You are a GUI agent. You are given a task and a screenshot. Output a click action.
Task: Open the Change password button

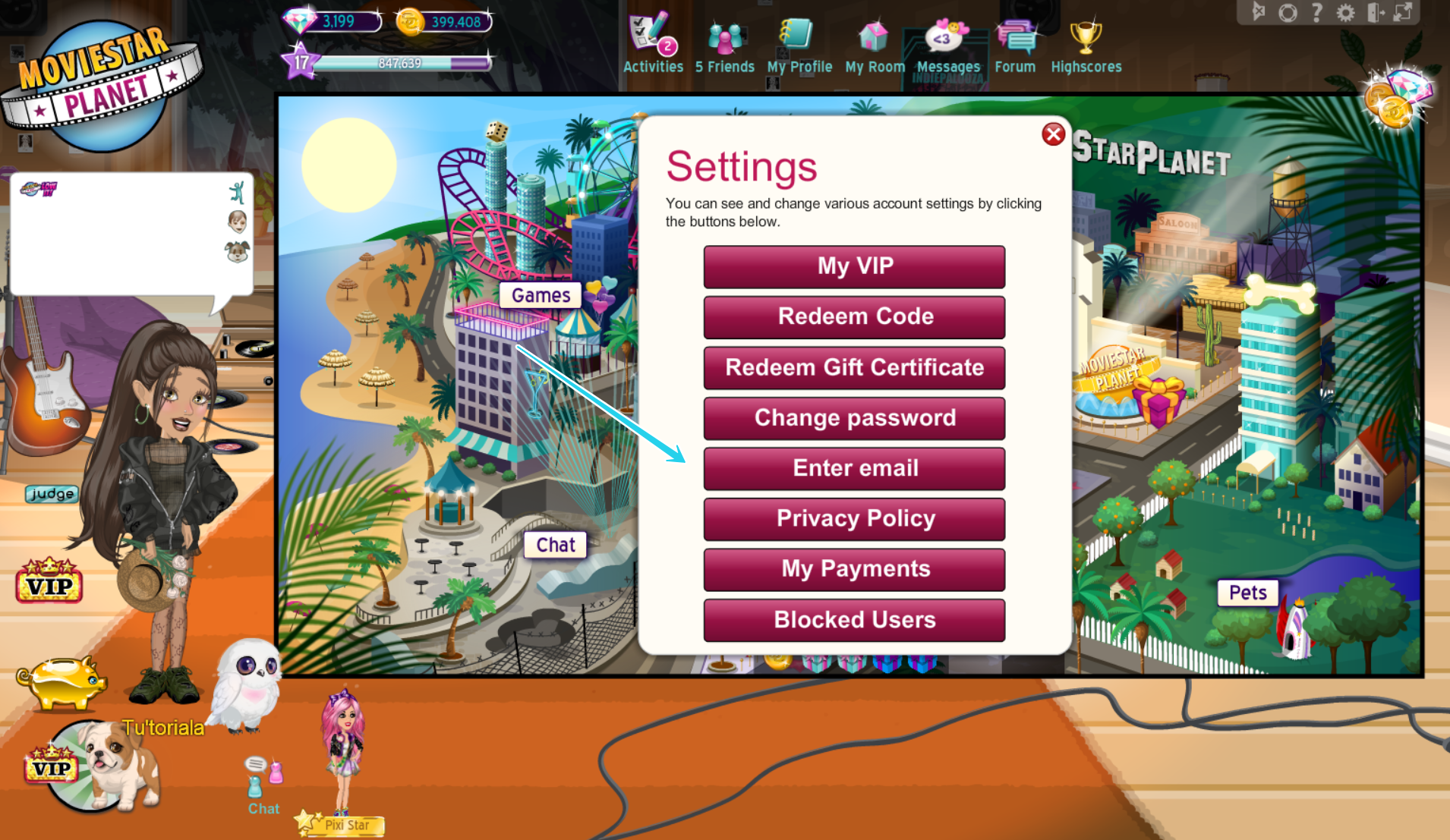pyautogui.click(x=853, y=418)
